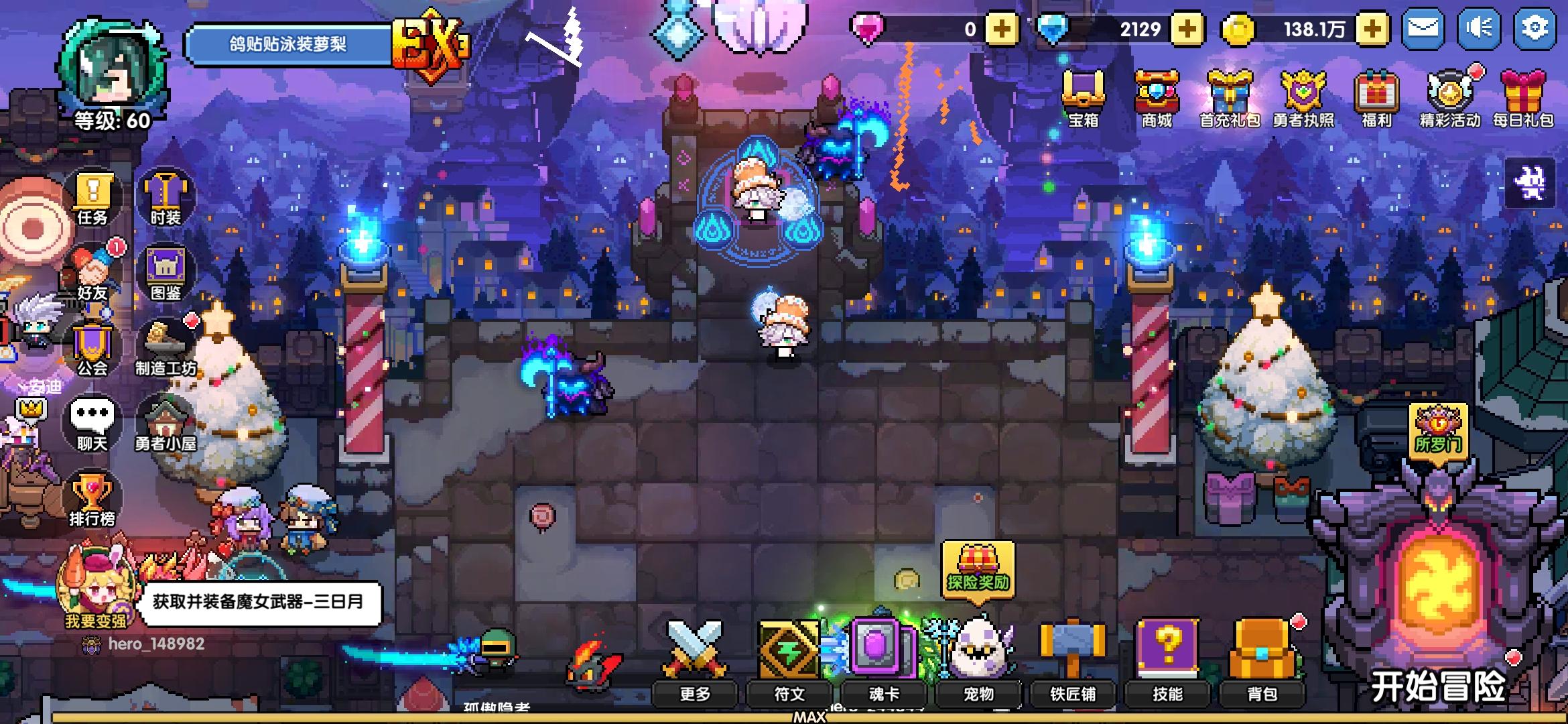Open the 铁匠铺 blacksmith tab
Image resolution: width=1568 pixels, height=724 pixels.
click(1074, 695)
